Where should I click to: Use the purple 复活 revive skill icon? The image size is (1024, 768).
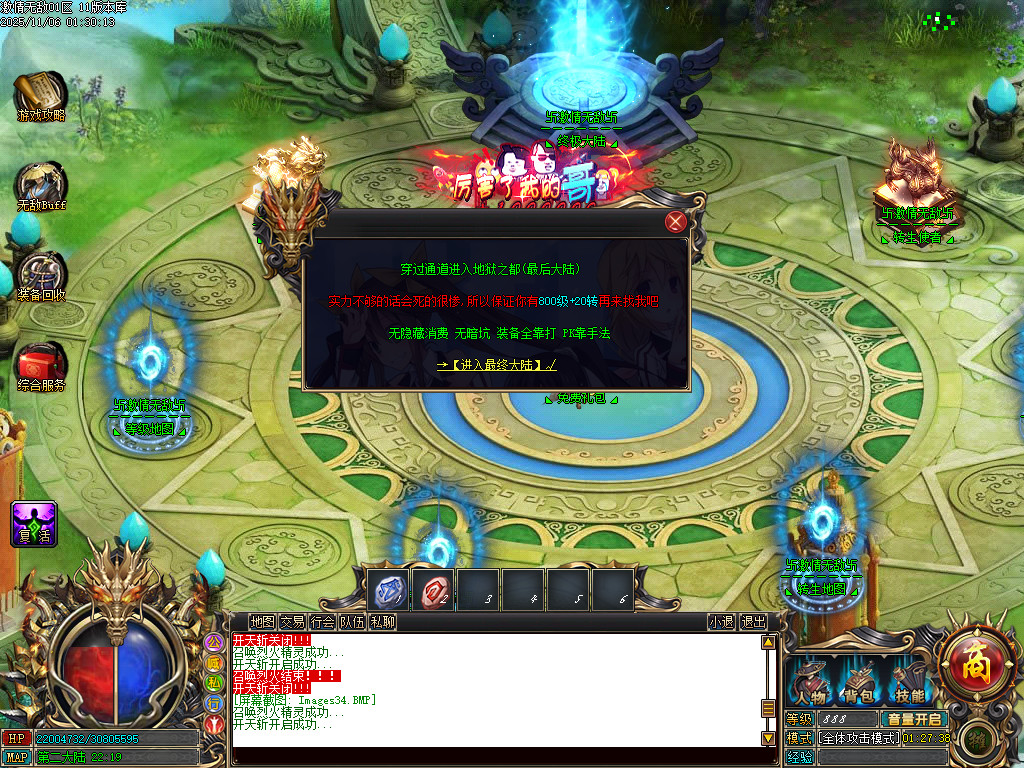[34, 523]
